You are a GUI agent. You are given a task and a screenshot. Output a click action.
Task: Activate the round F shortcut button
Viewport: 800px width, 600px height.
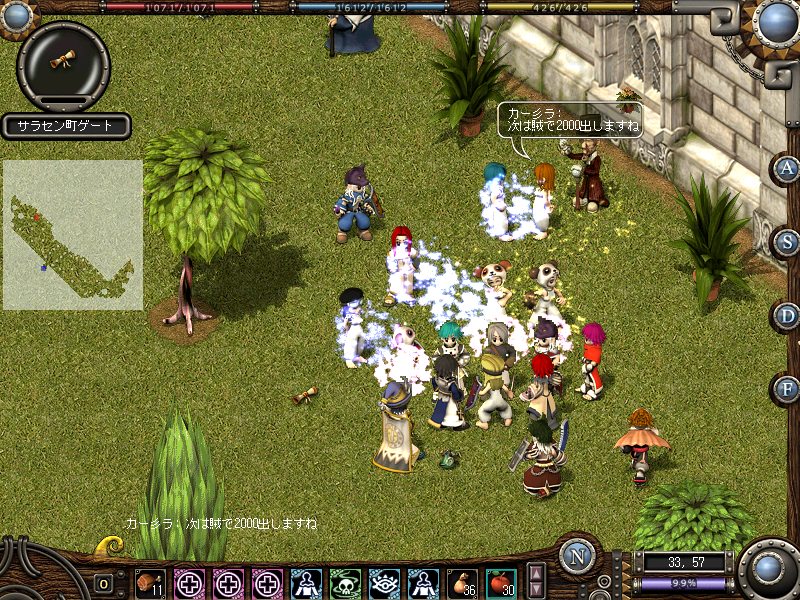click(x=788, y=388)
